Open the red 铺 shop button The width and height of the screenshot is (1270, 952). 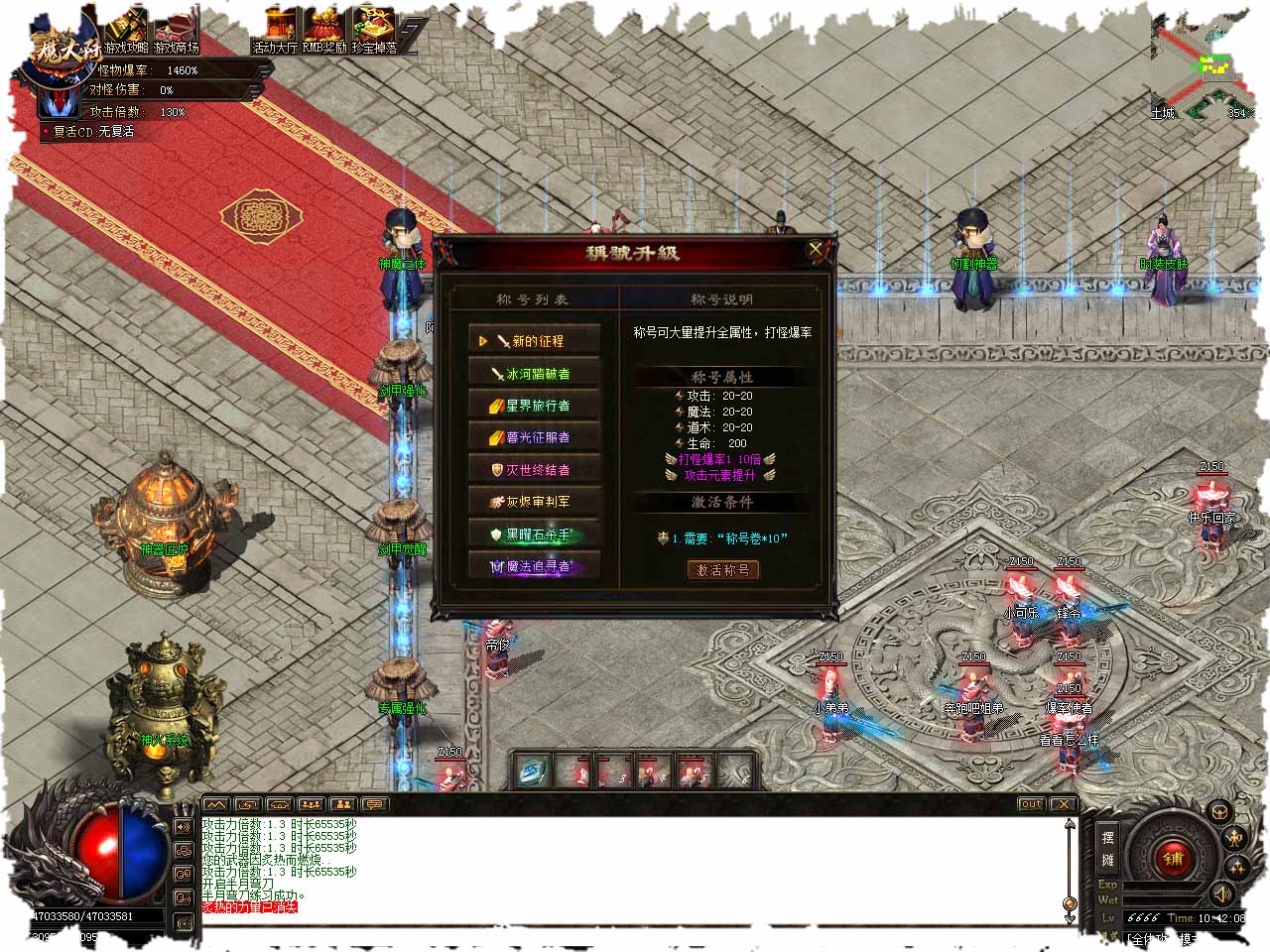click(1174, 859)
